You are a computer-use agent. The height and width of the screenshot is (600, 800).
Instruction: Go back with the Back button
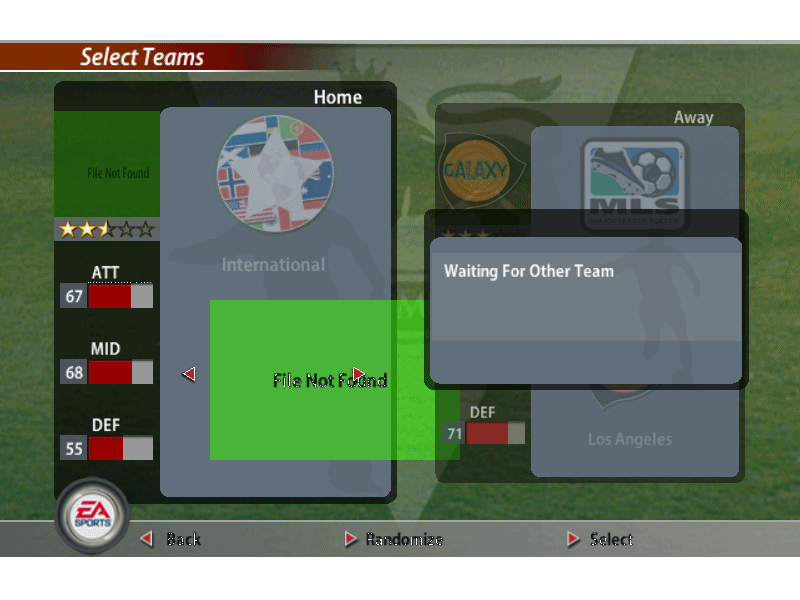tap(171, 539)
